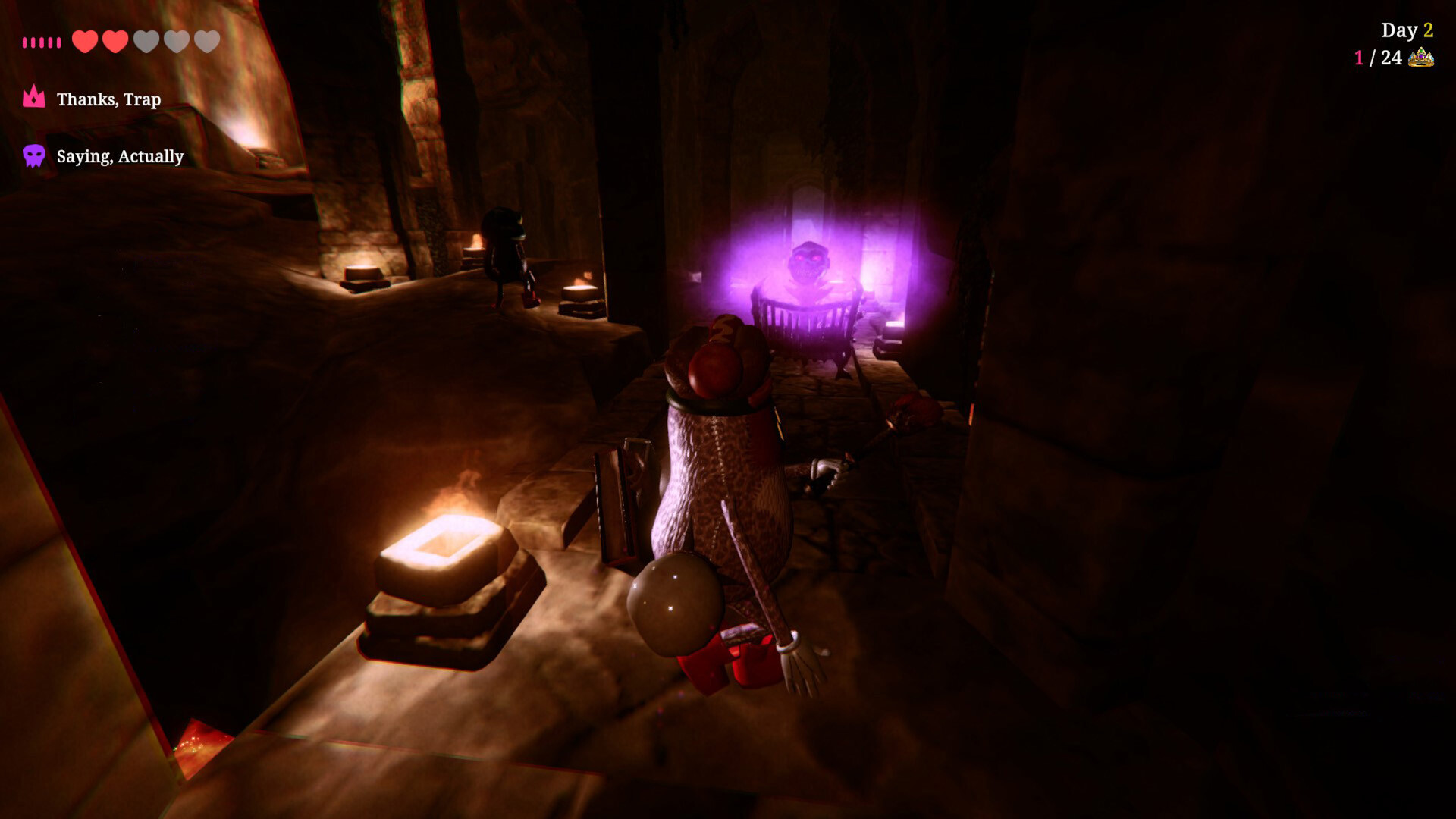Click the jeweled crown collectible icon
Image resolution: width=1456 pixels, height=819 pixels.
coord(1420,58)
